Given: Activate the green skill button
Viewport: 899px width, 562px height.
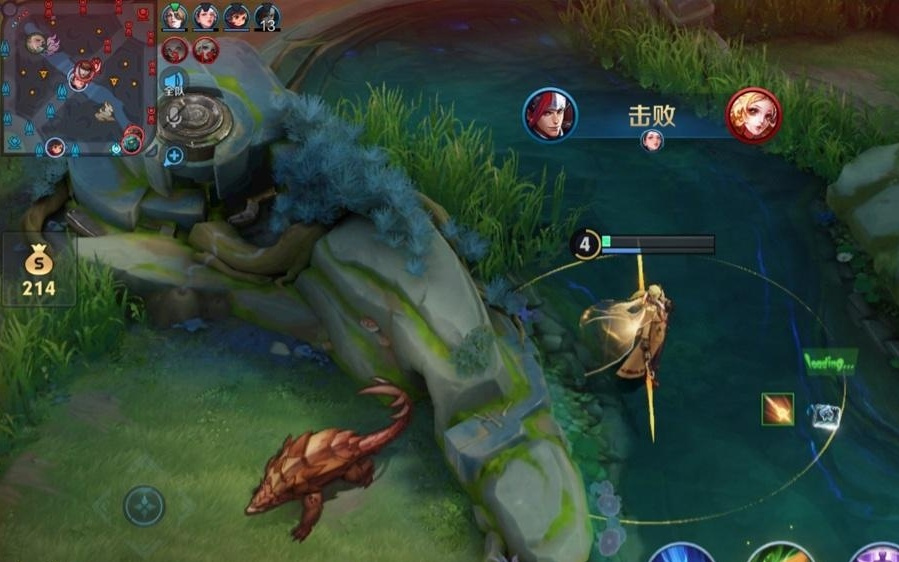Looking at the screenshot, I should [x=780, y=553].
